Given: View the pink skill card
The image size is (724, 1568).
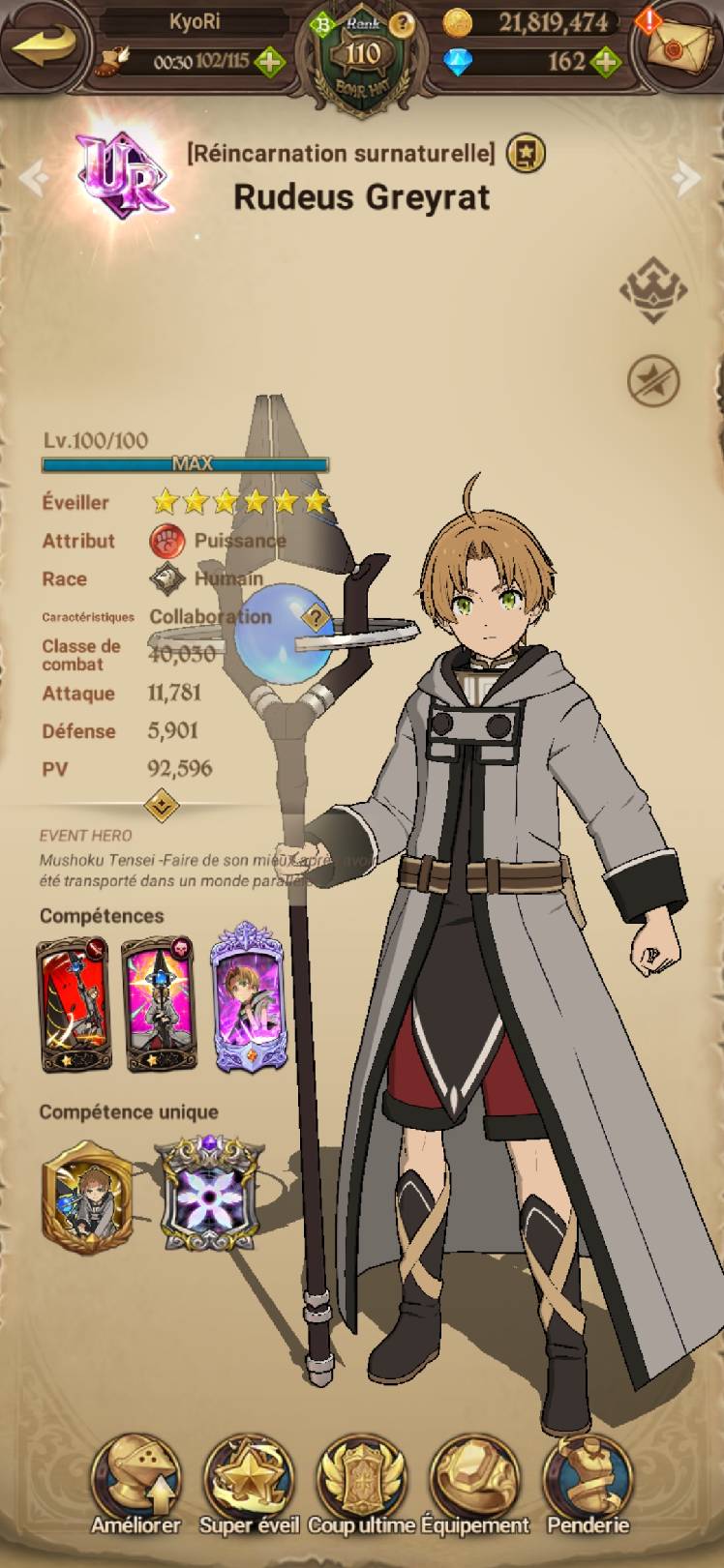Looking at the screenshot, I should click(160, 1005).
